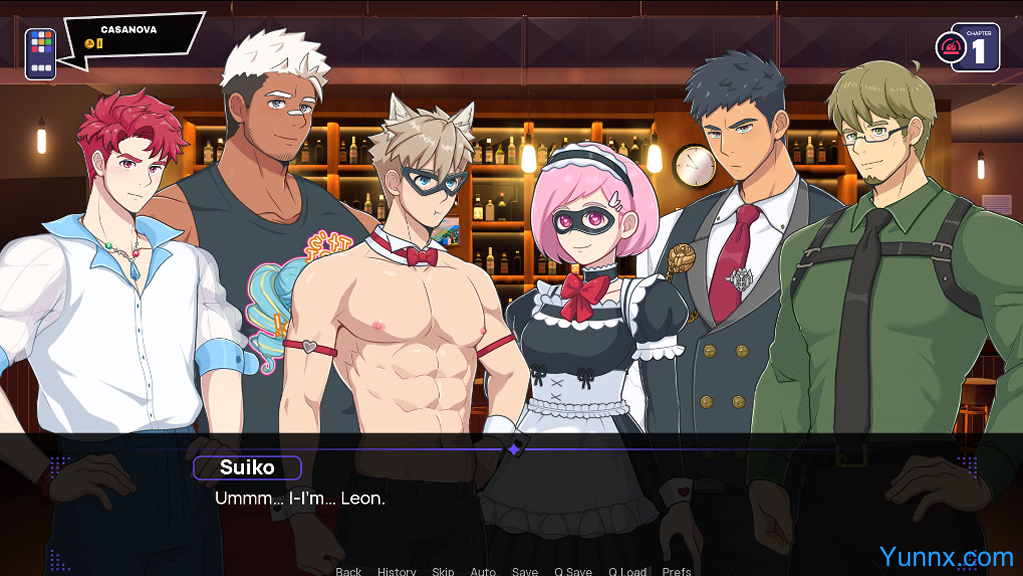This screenshot has height=576, width=1023.
Task: Open the Save game menu
Action: click(x=525, y=571)
